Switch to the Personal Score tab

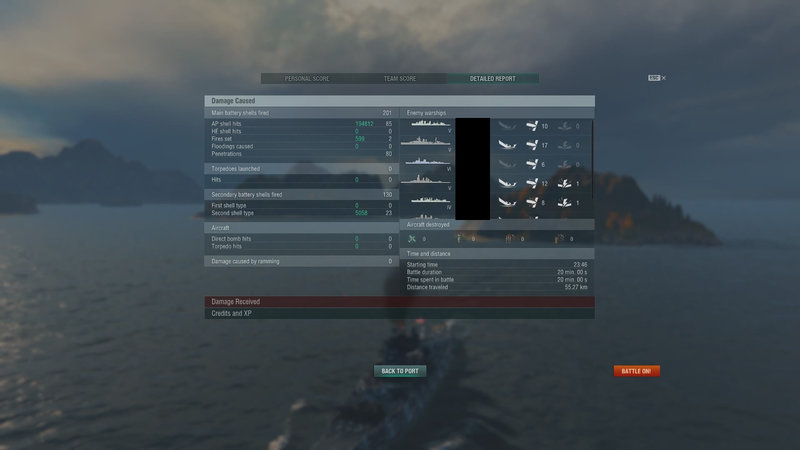click(306, 79)
